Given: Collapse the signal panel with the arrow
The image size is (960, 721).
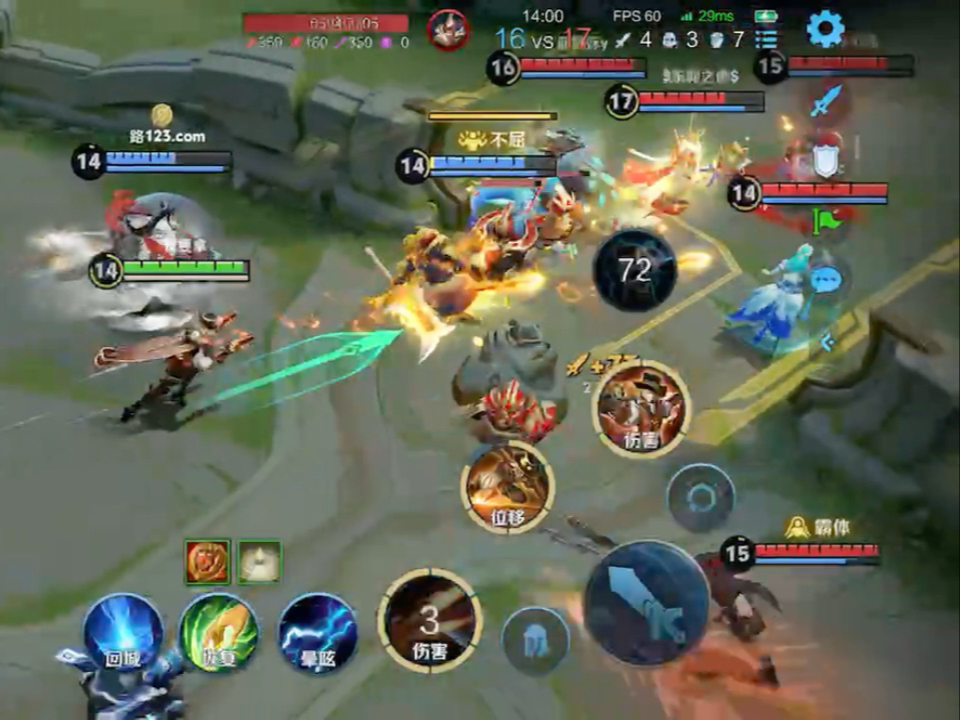Looking at the screenshot, I should click(827, 343).
